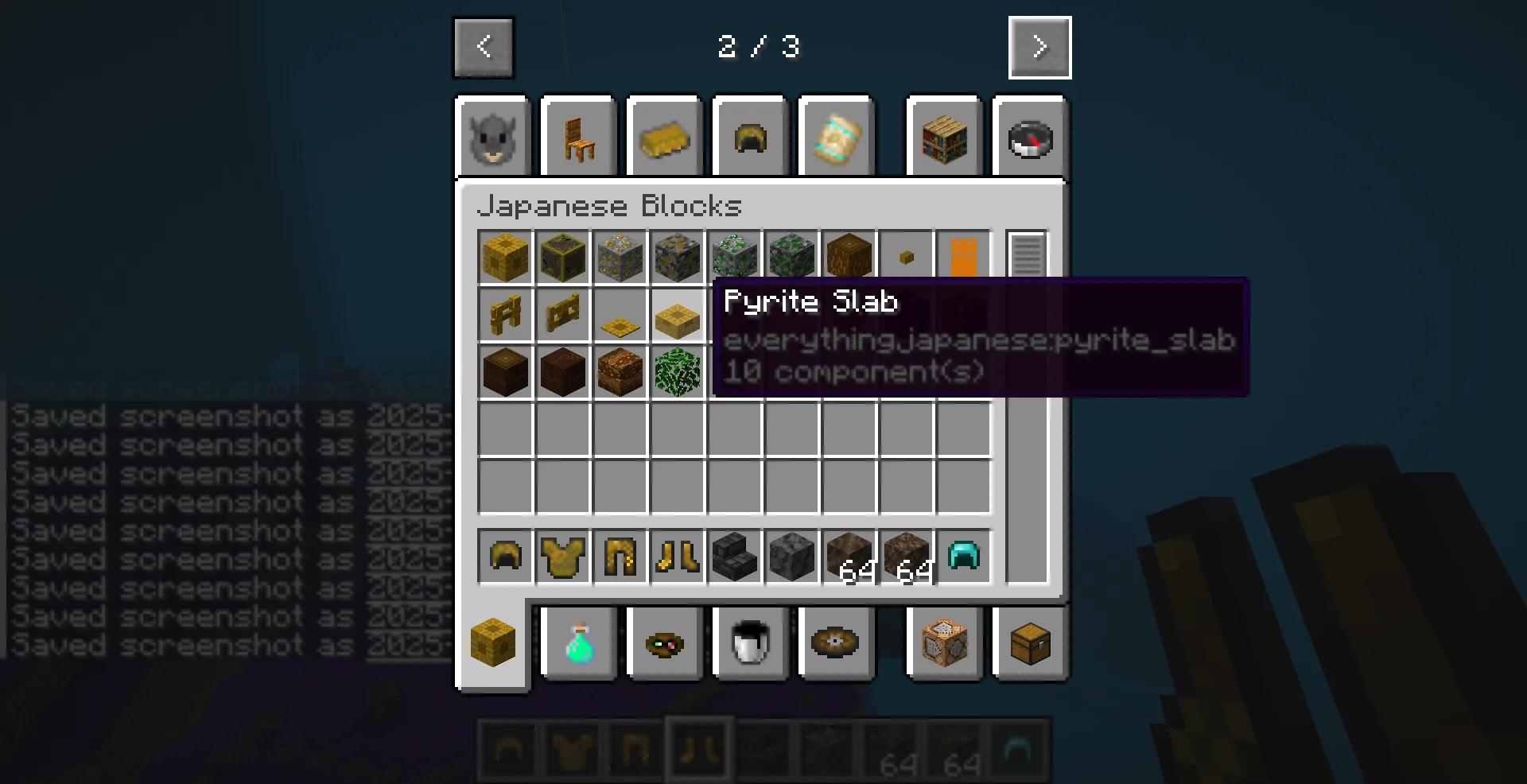Image resolution: width=1527 pixels, height=784 pixels.
Task: Select the pyrite boots item
Action: (678, 557)
